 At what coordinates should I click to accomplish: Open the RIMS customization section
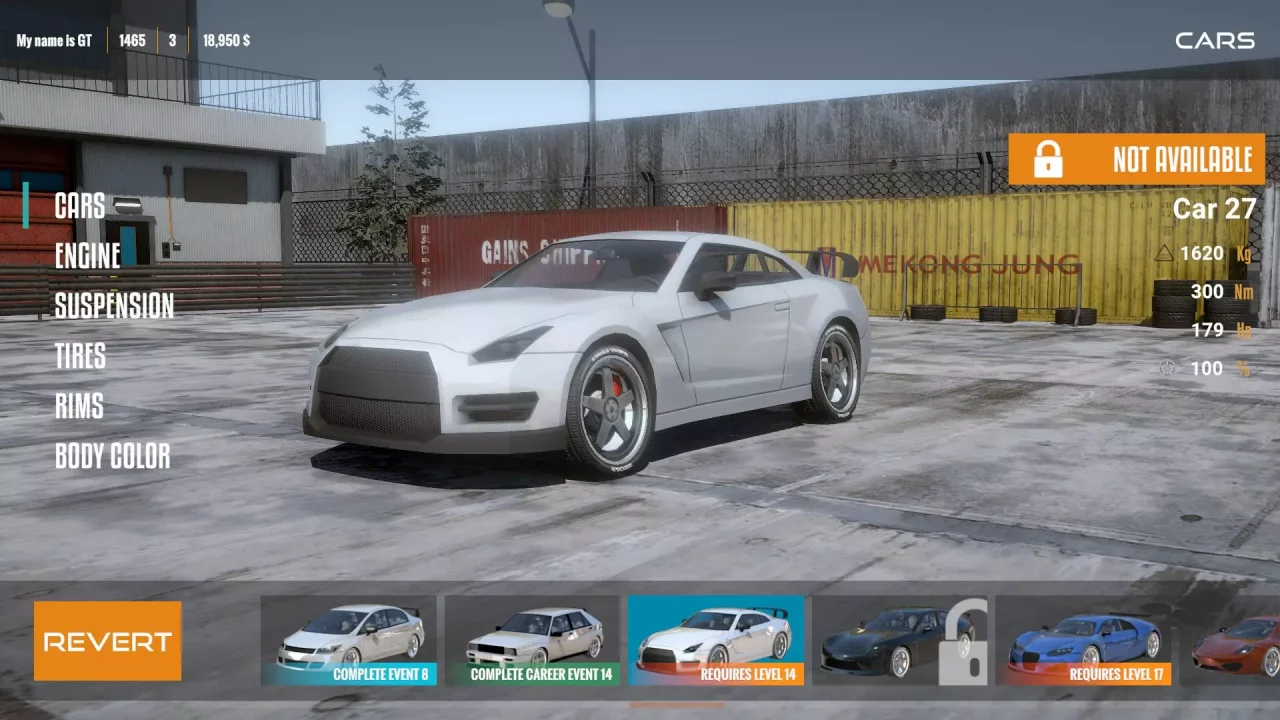pyautogui.click(x=79, y=407)
